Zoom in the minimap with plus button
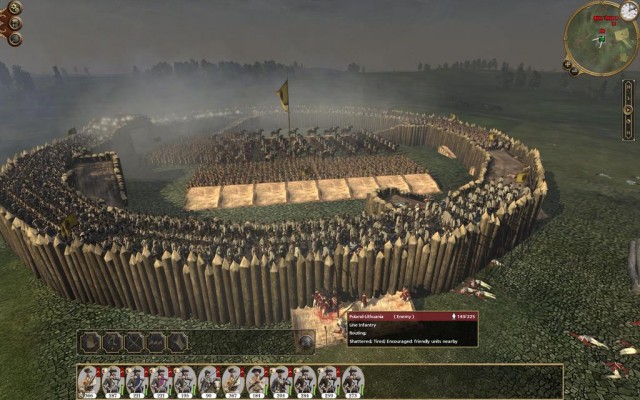This screenshot has width=640, height=400. pyautogui.click(x=566, y=62)
